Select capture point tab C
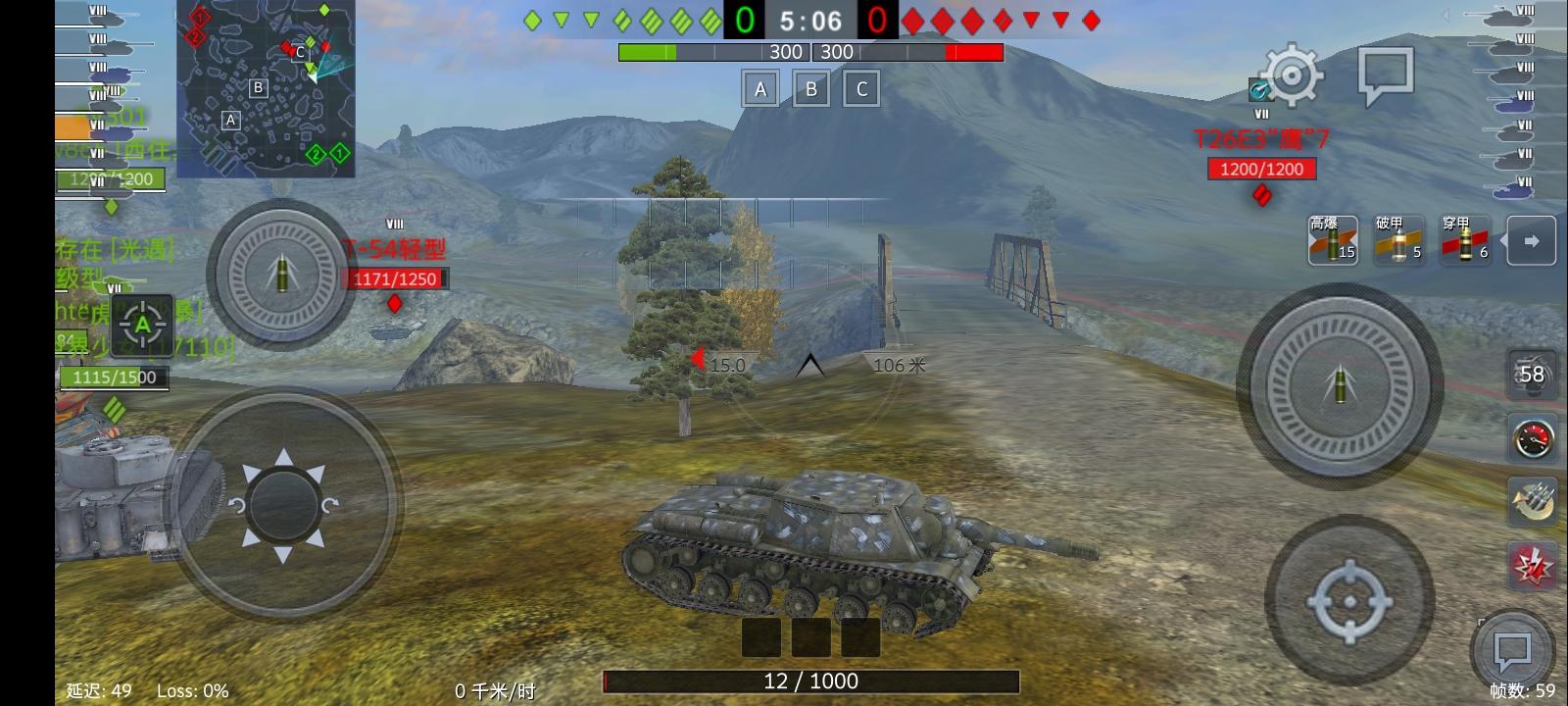The image size is (1568, 706). point(861,88)
